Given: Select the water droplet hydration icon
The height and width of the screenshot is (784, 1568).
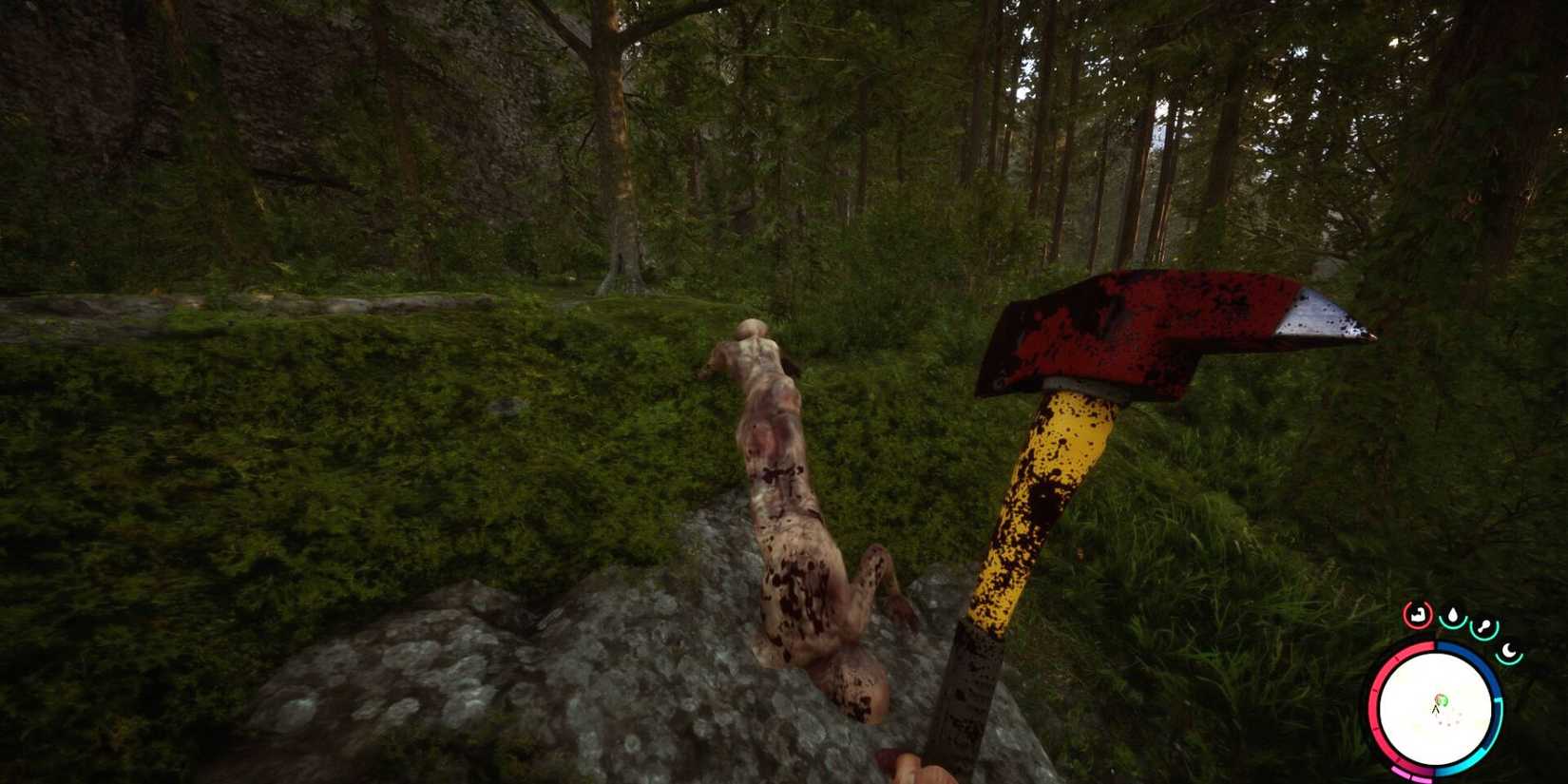Looking at the screenshot, I should pos(1454,615).
